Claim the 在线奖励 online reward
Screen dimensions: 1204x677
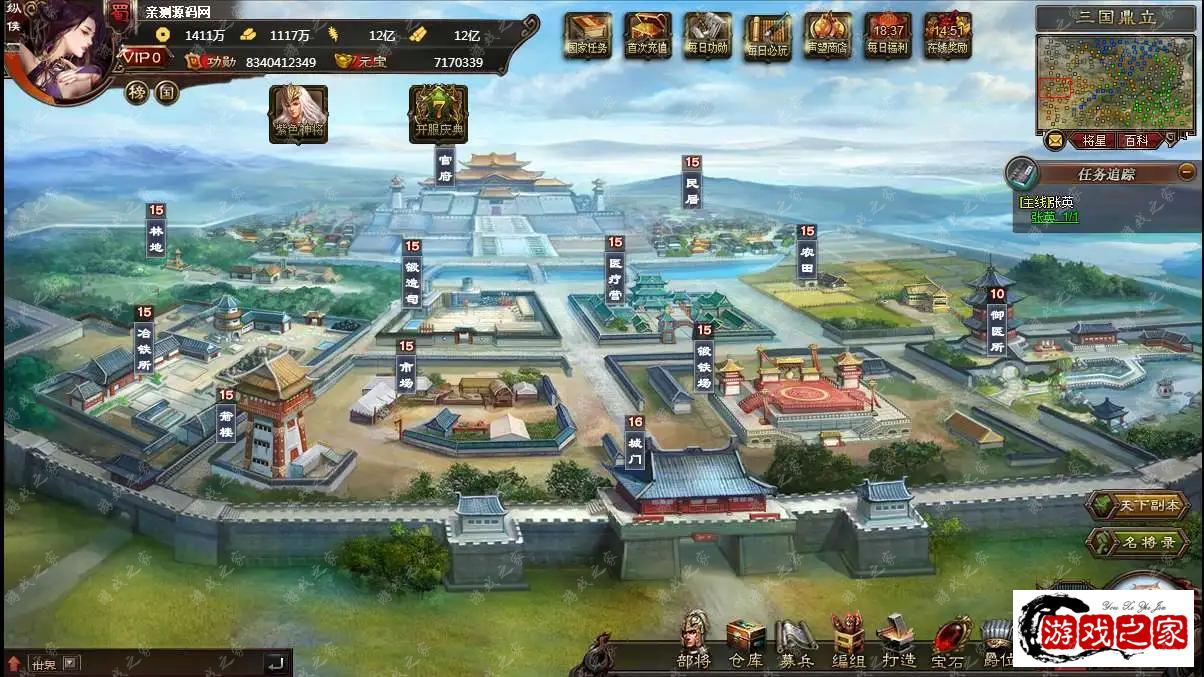pos(948,35)
